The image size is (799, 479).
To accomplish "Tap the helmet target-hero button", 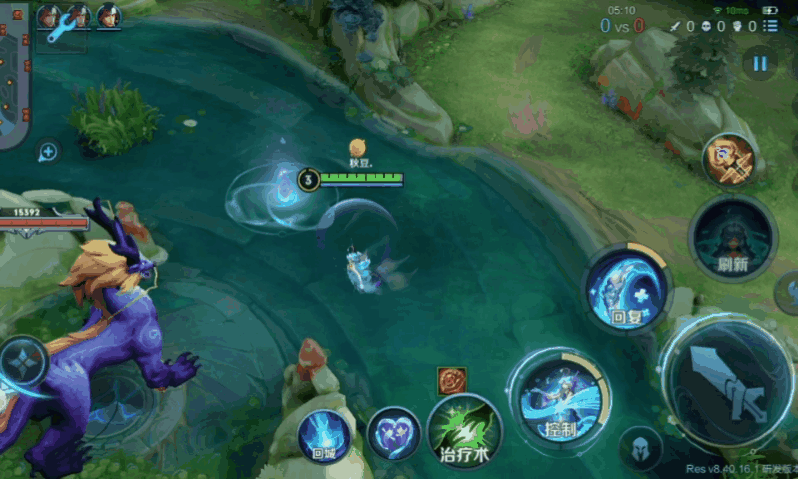I will [x=640, y=448].
